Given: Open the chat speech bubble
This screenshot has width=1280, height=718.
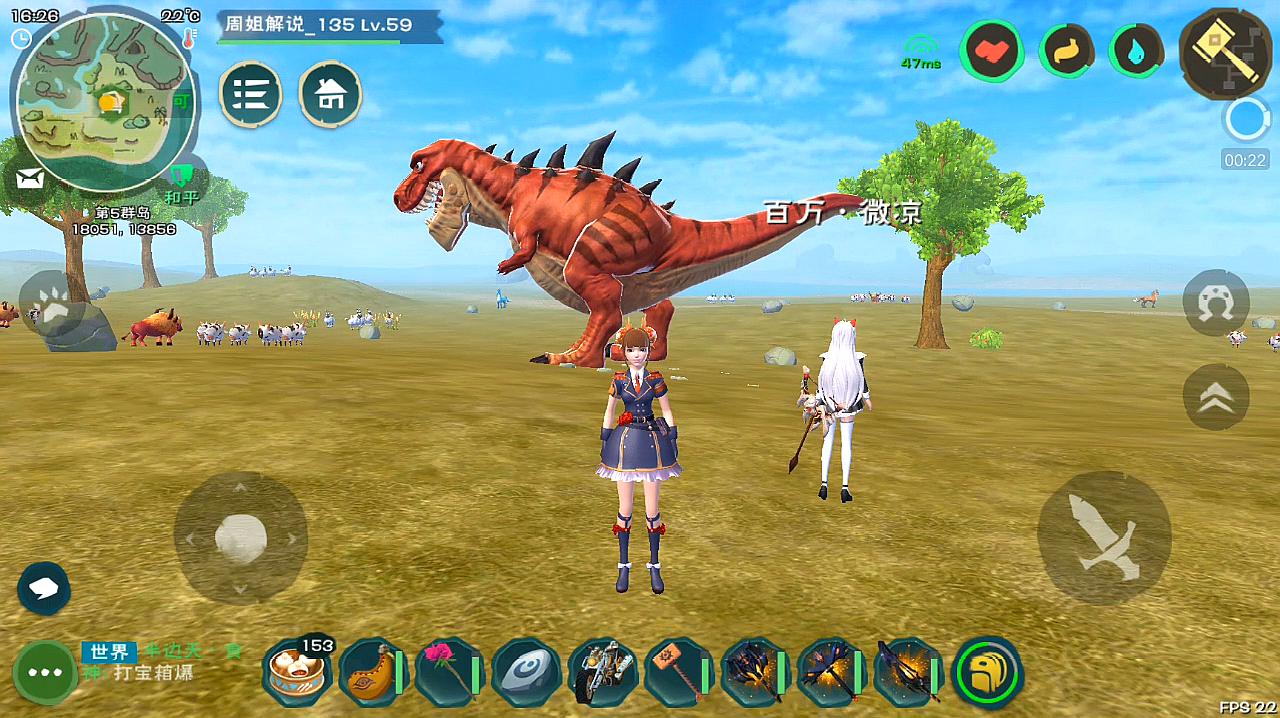Looking at the screenshot, I should click(x=44, y=588).
